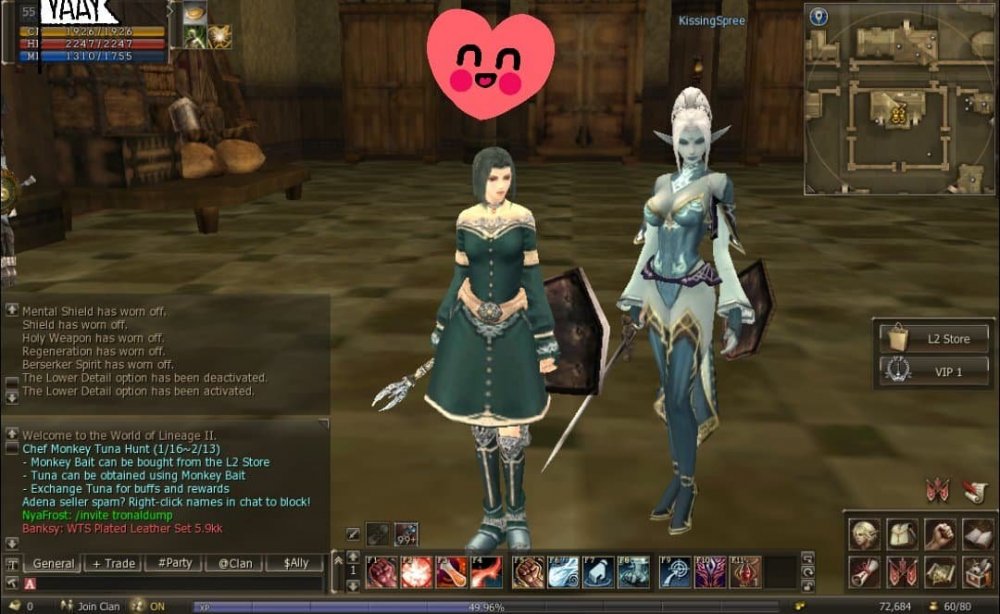Show the $Ally chat tab
Viewport: 1000px width, 614px height.
click(x=296, y=563)
